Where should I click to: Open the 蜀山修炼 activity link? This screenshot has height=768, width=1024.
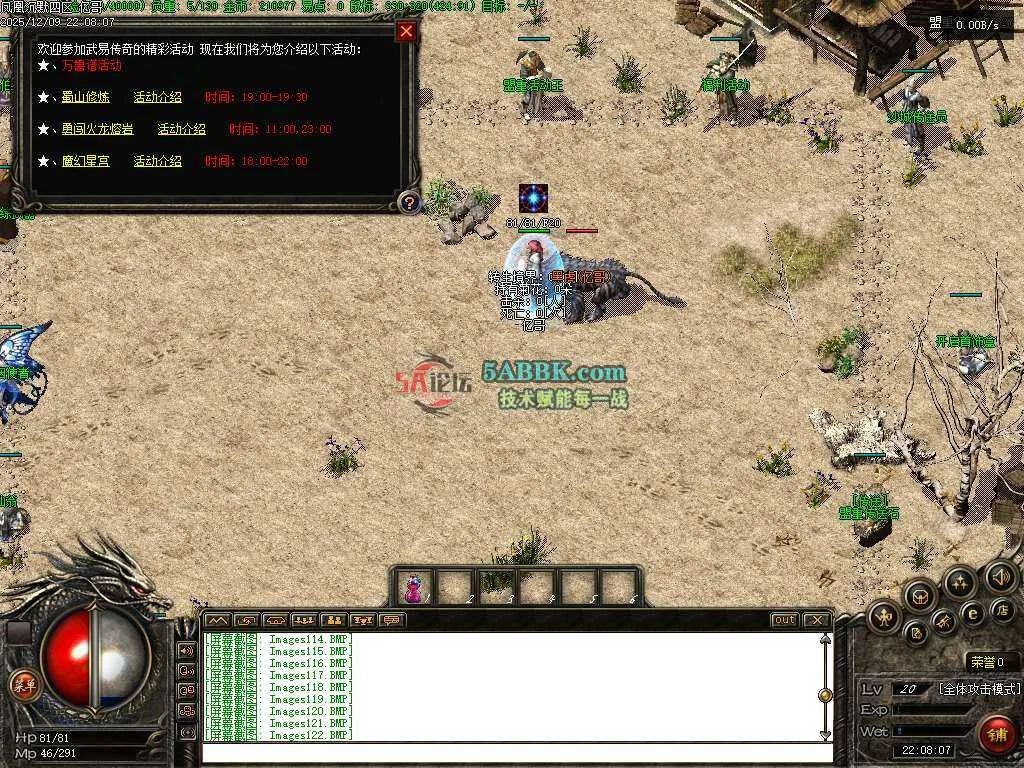pos(84,97)
